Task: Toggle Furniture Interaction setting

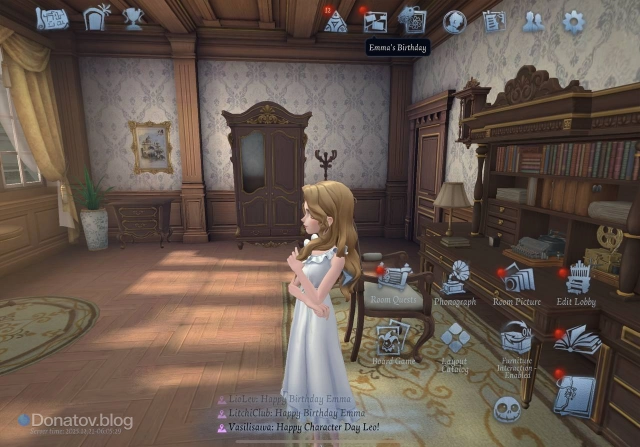Action: click(515, 340)
